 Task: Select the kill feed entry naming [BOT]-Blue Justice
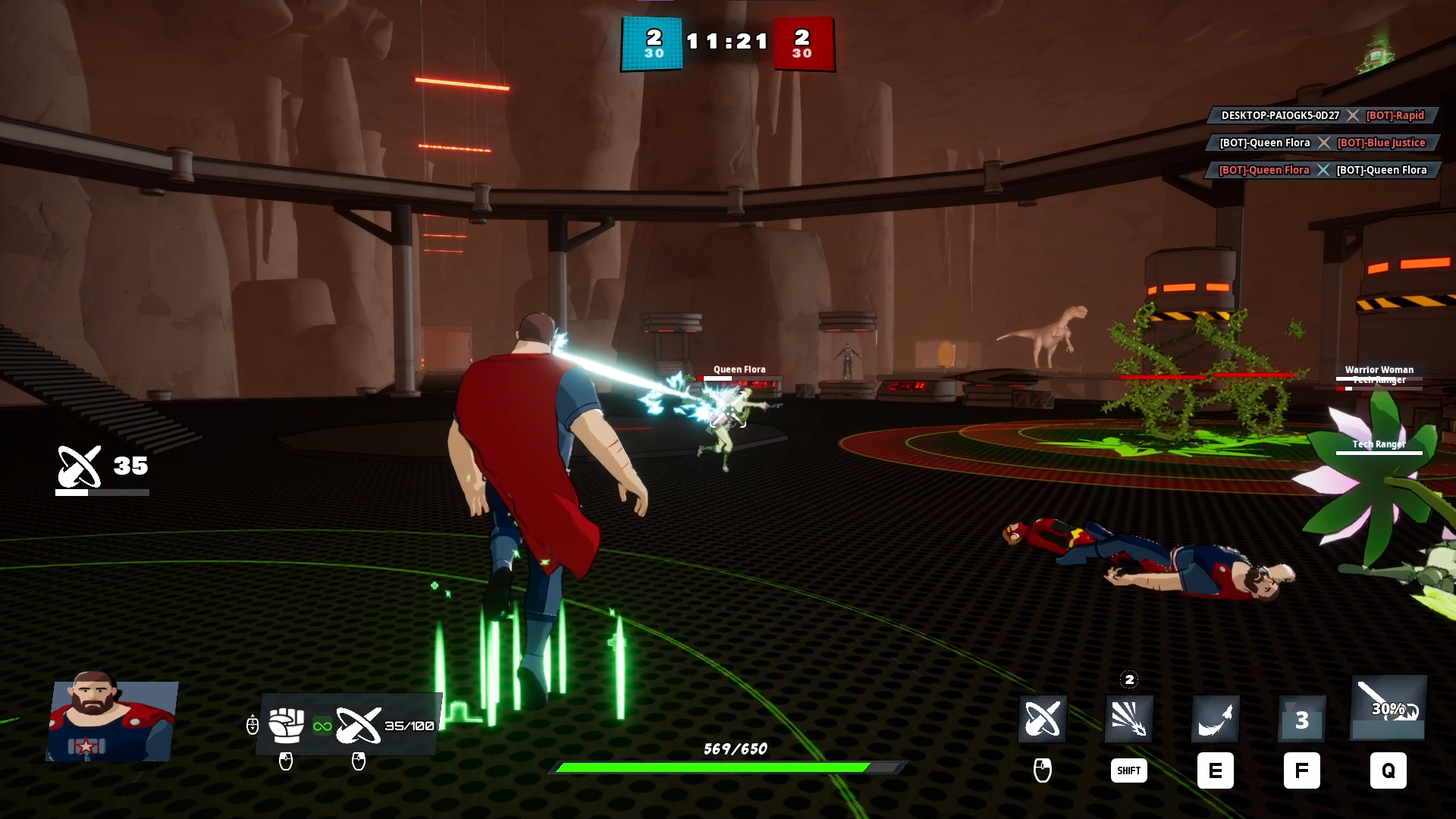[x=1323, y=143]
